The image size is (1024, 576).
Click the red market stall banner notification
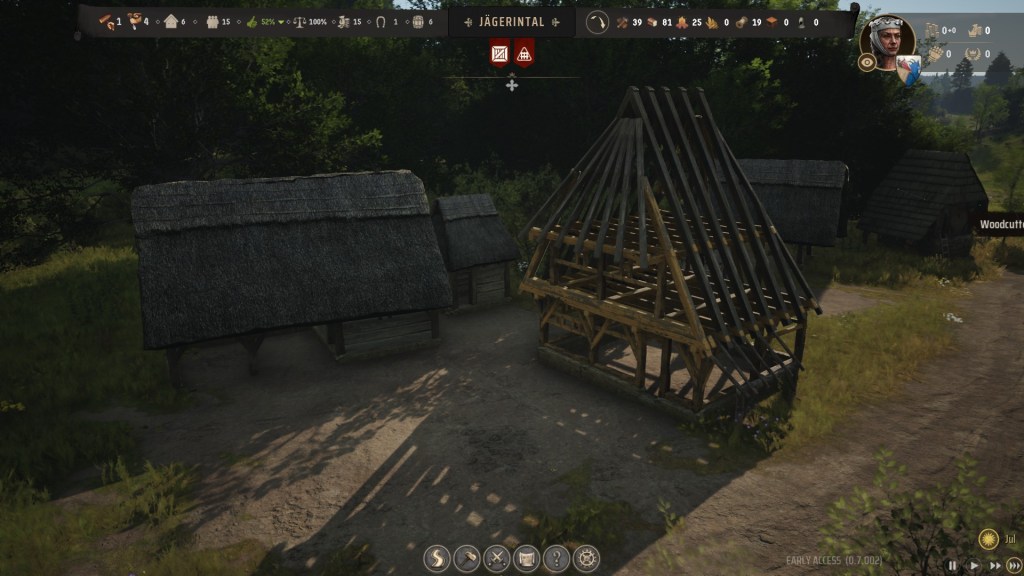click(524, 52)
